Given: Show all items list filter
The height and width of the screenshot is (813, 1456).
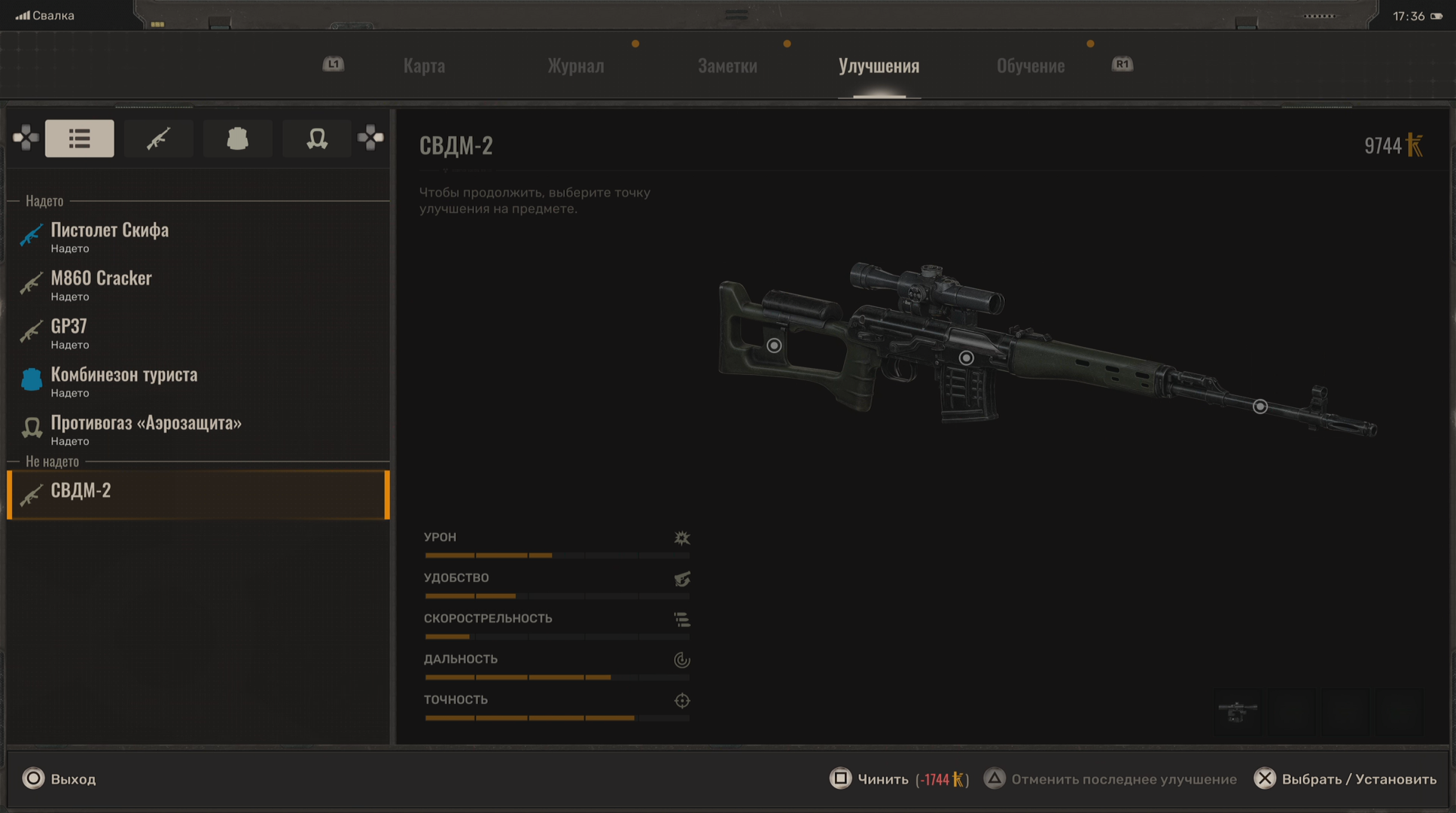Looking at the screenshot, I should [x=80, y=139].
